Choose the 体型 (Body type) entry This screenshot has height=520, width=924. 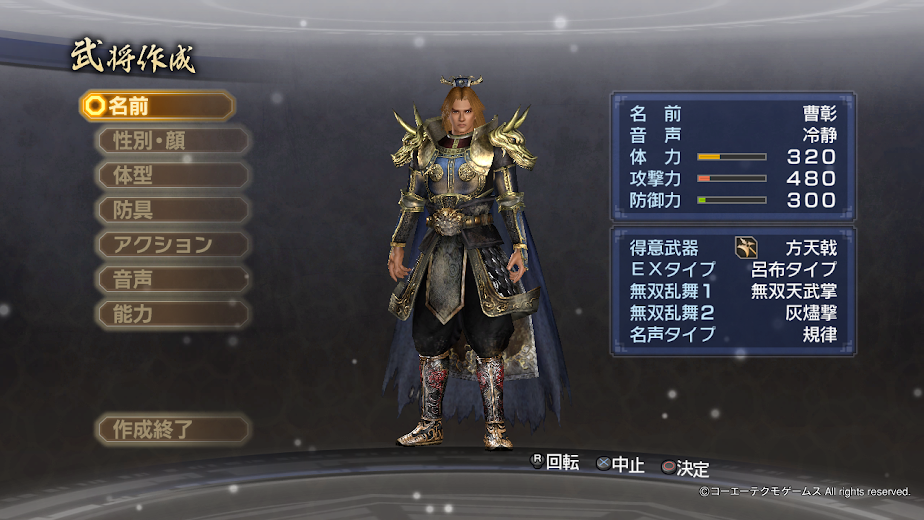tap(172, 175)
